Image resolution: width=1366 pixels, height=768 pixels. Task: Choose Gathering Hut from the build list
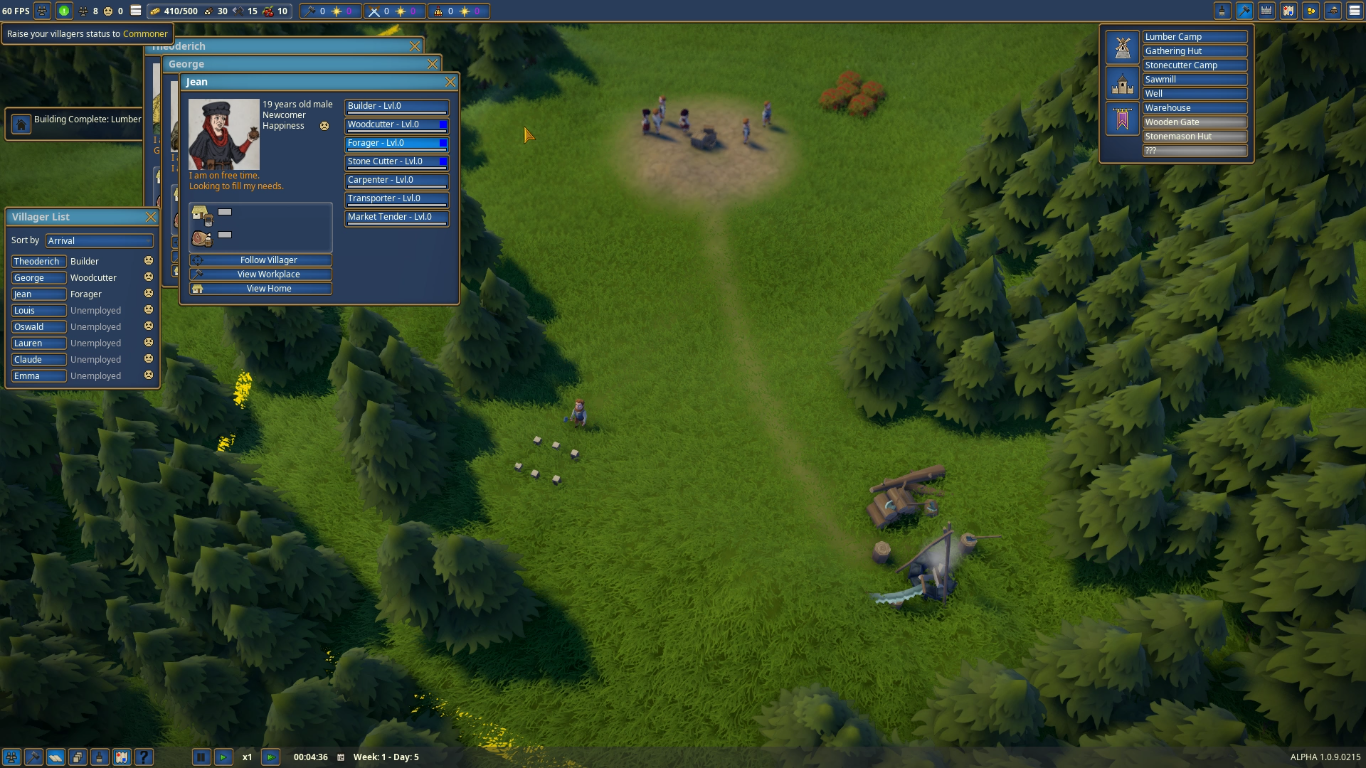(1195, 51)
